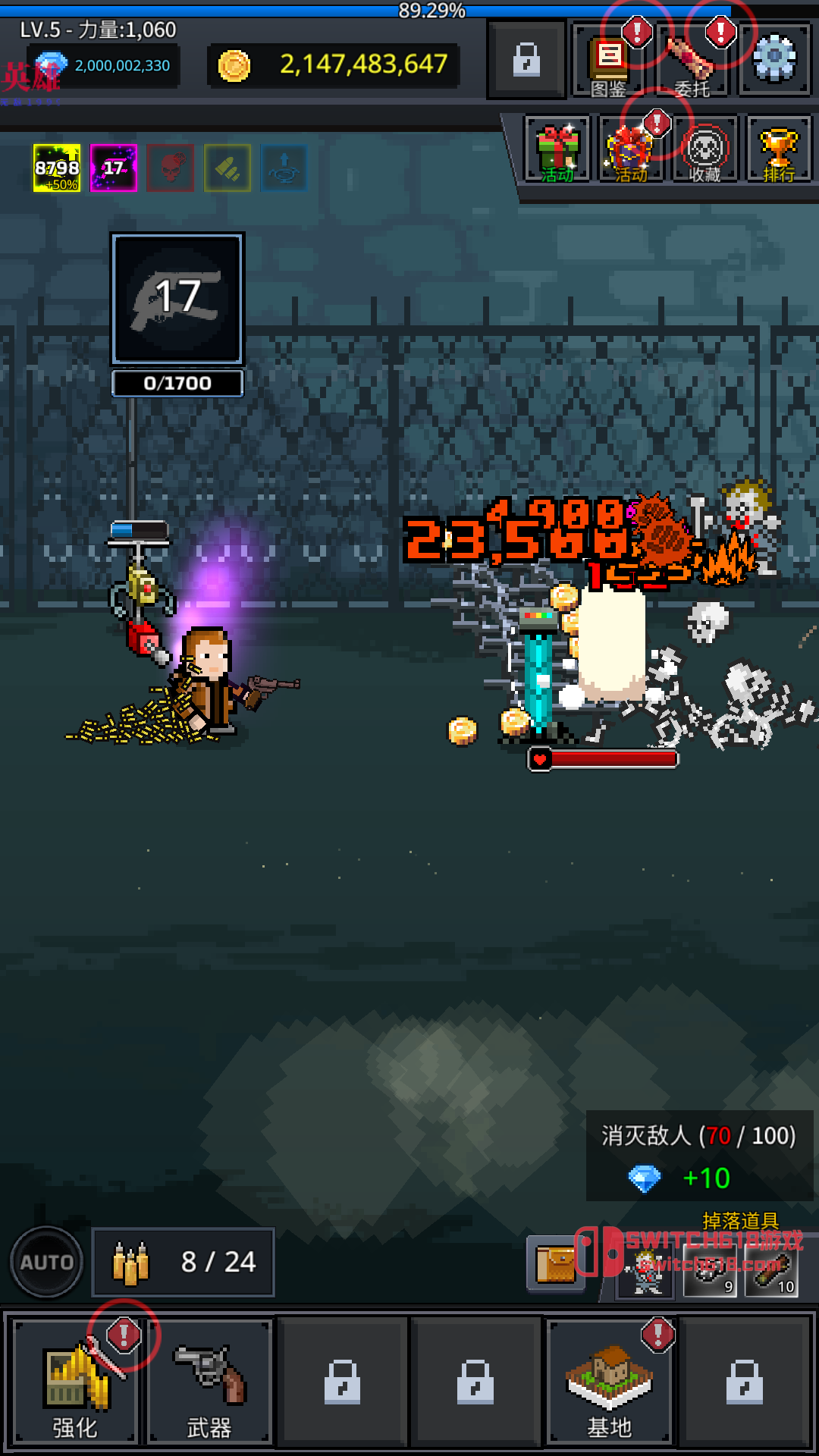The height and width of the screenshot is (1456, 819).
Task: Open the 图鉴 encyclopedia book
Action: point(609,62)
